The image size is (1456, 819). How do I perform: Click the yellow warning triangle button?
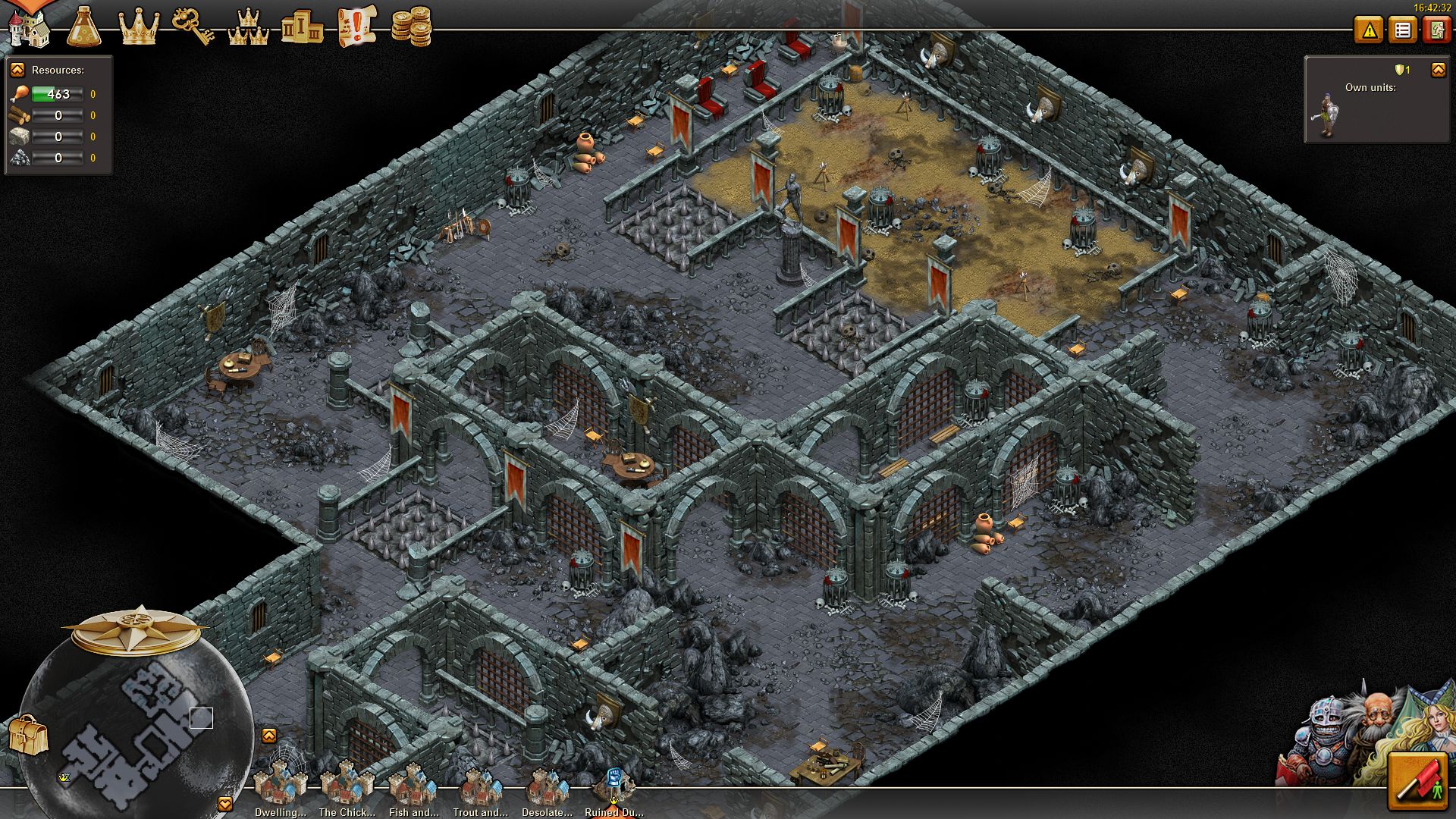click(x=1369, y=30)
